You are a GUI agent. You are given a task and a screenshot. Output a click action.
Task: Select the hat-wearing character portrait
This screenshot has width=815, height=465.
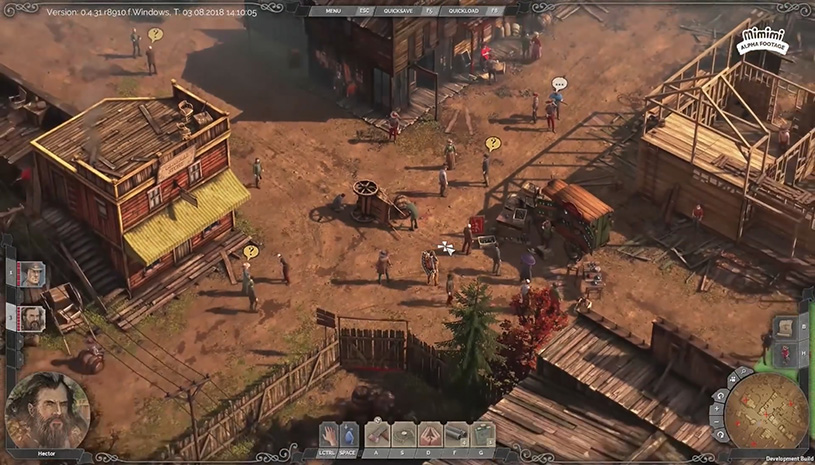(x=31, y=274)
